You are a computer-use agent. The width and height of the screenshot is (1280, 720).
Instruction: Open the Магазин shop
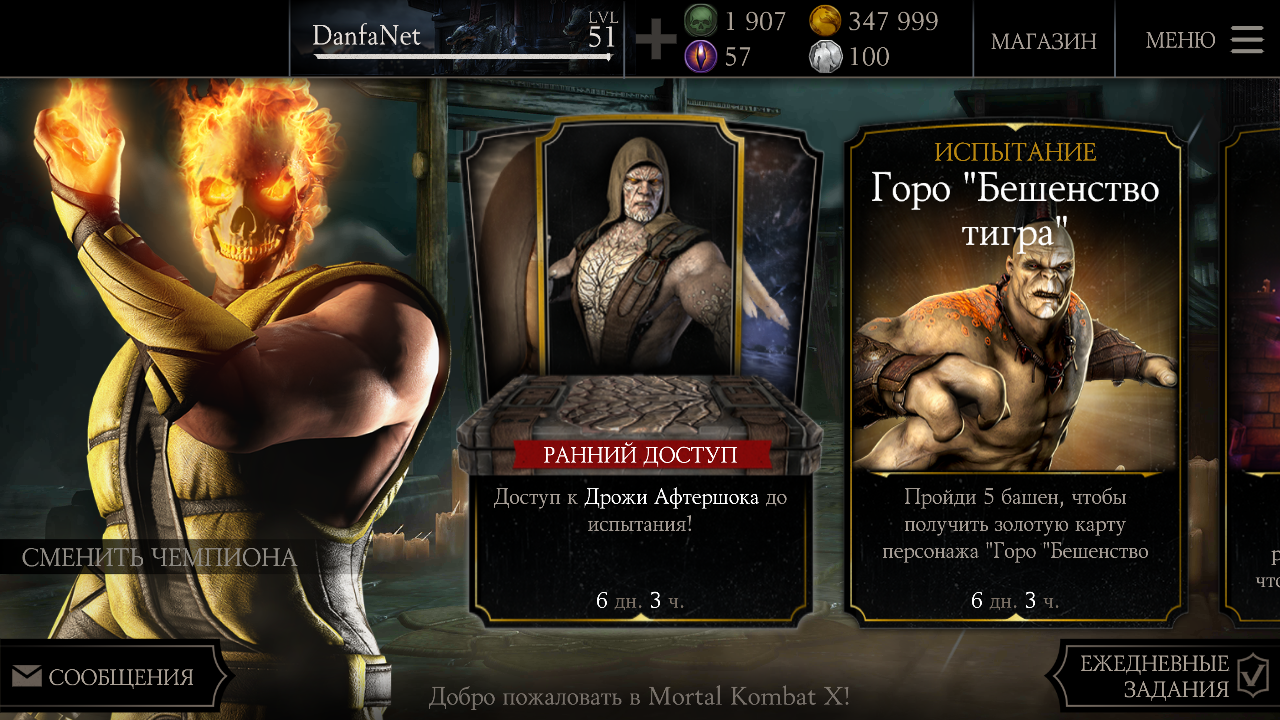pos(1043,41)
